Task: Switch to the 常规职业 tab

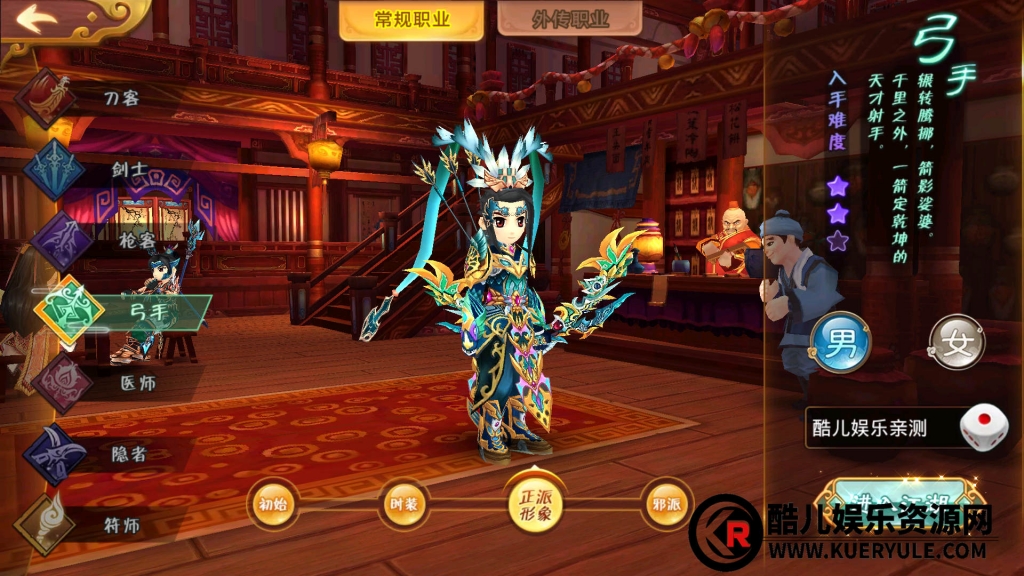Action: point(411,20)
